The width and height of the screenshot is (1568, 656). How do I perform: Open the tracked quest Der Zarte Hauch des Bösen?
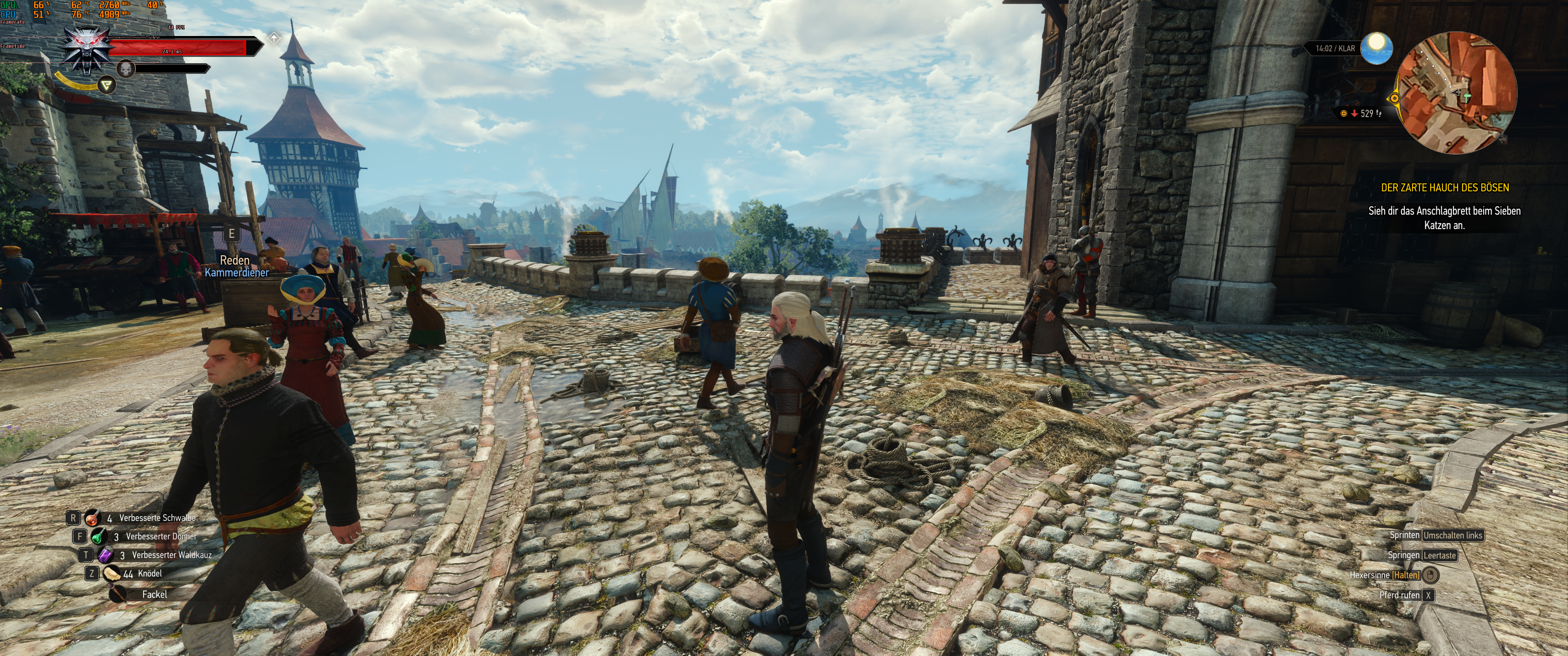click(x=1444, y=187)
